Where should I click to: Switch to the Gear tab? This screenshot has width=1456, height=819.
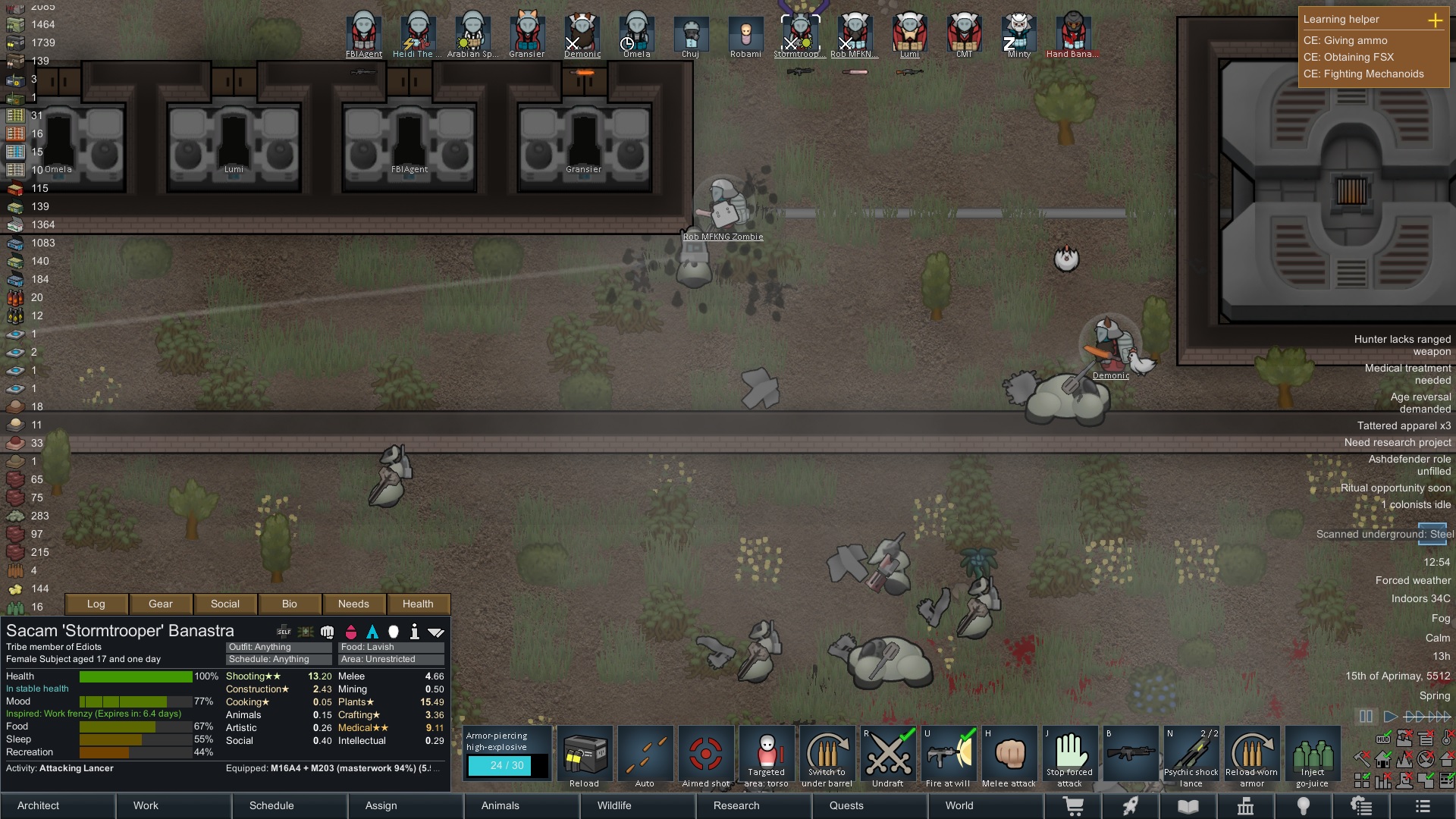pyautogui.click(x=161, y=604)
